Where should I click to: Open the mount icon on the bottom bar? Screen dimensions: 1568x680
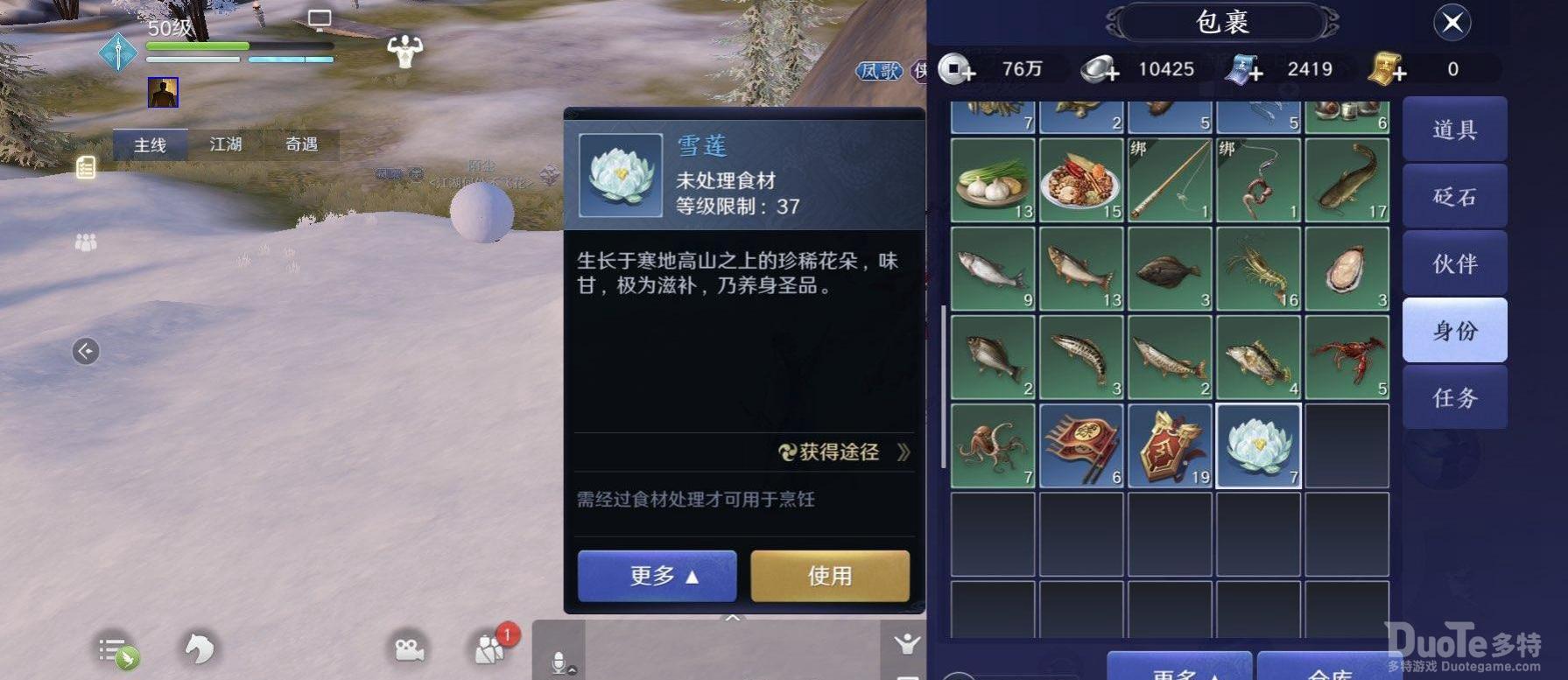coord(200,649)
